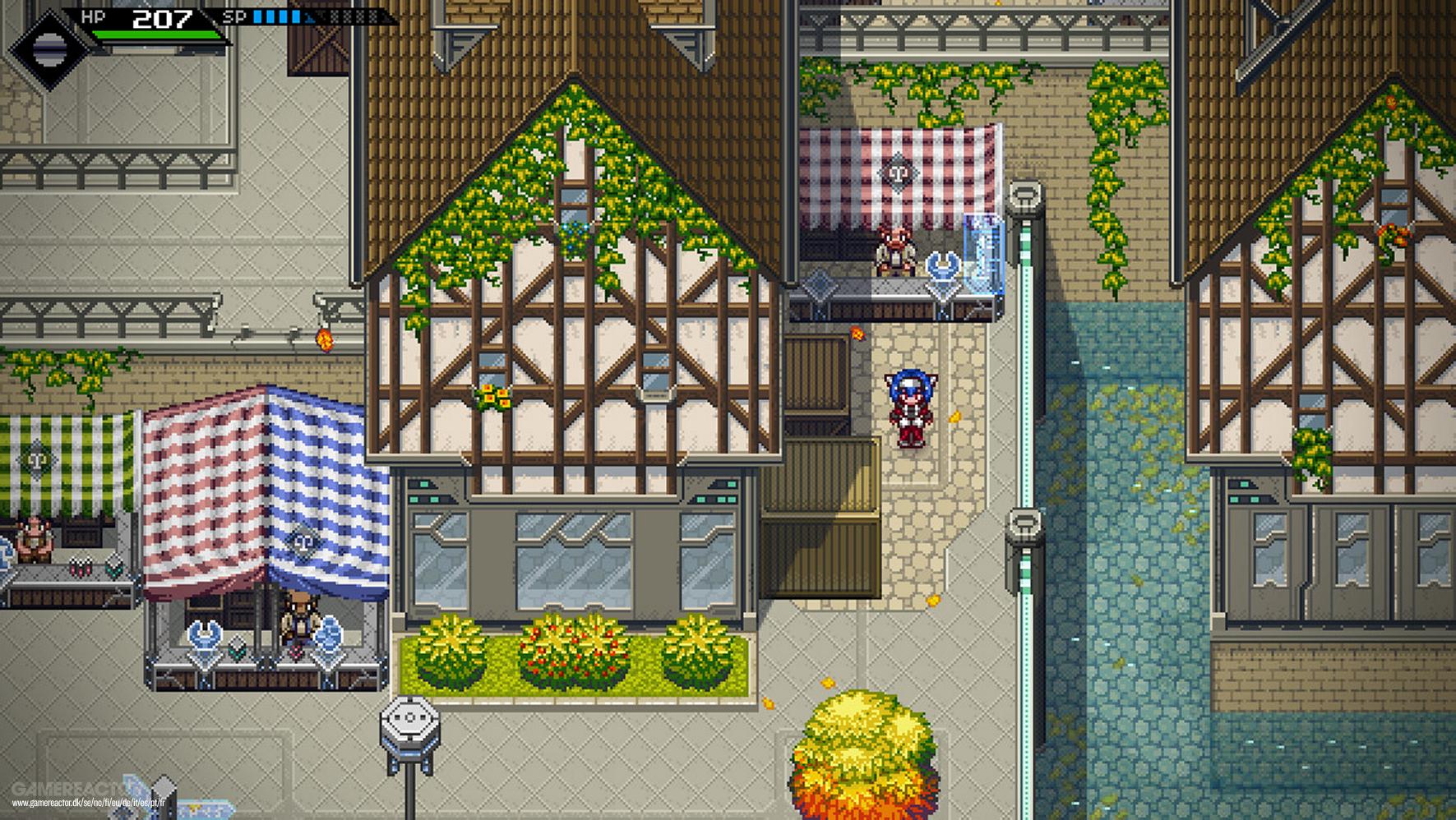1456x820 pixels.
Task: Click the player character's portrait diamond emblem
Action: tap(51, 48)
